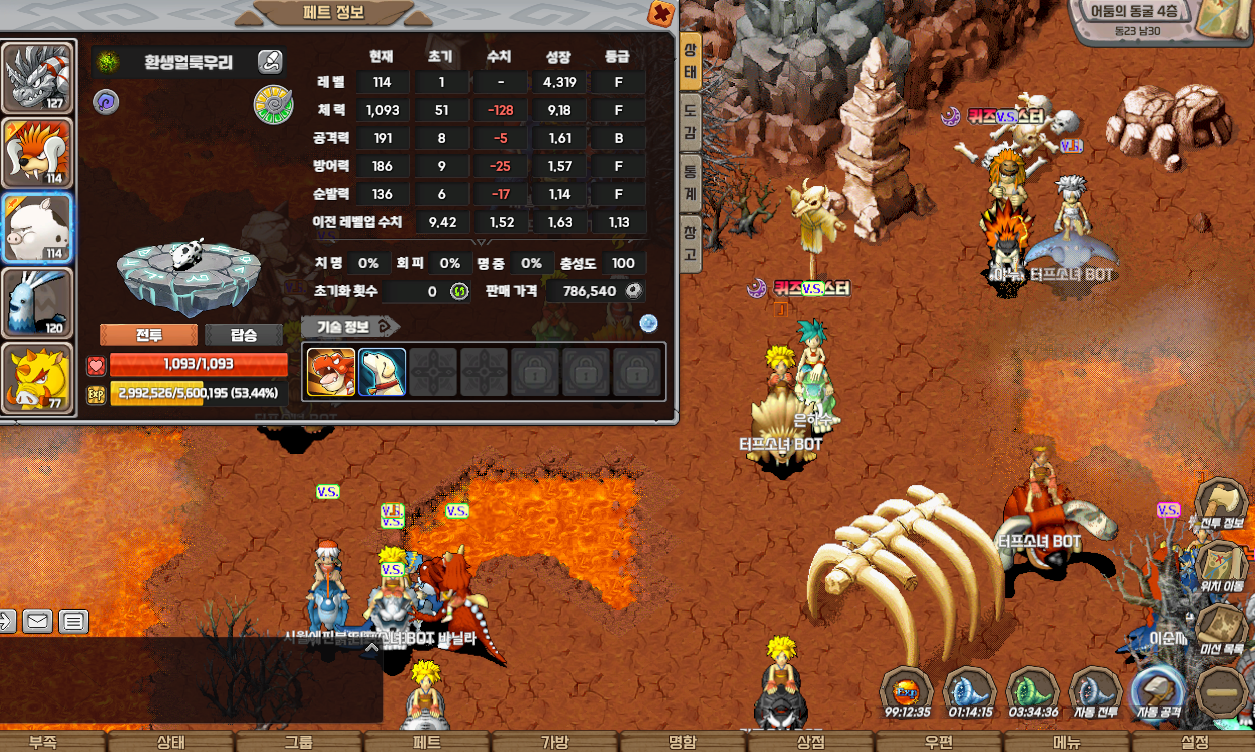Set pet to 탑승 (ride) mode
This screenshot has height=752, width=1255.
pos(243,335)
